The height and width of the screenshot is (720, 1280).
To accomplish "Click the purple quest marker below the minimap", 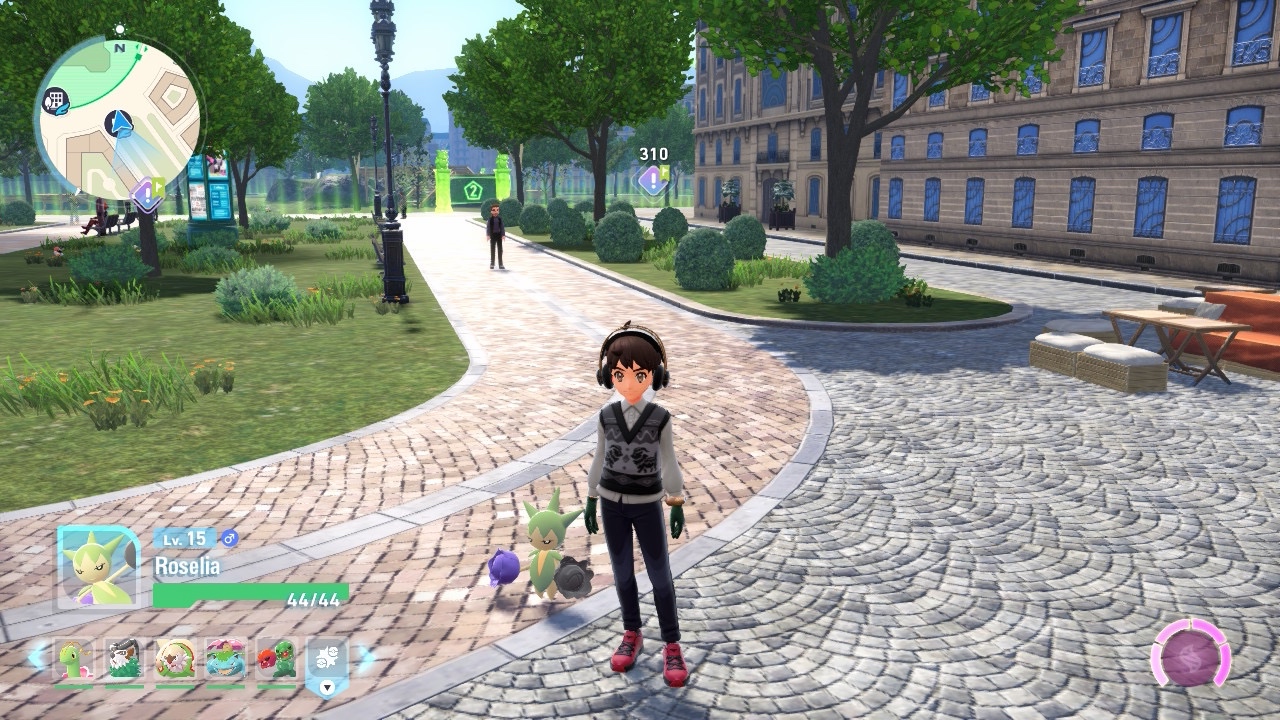I will click(x=148, y=193).
